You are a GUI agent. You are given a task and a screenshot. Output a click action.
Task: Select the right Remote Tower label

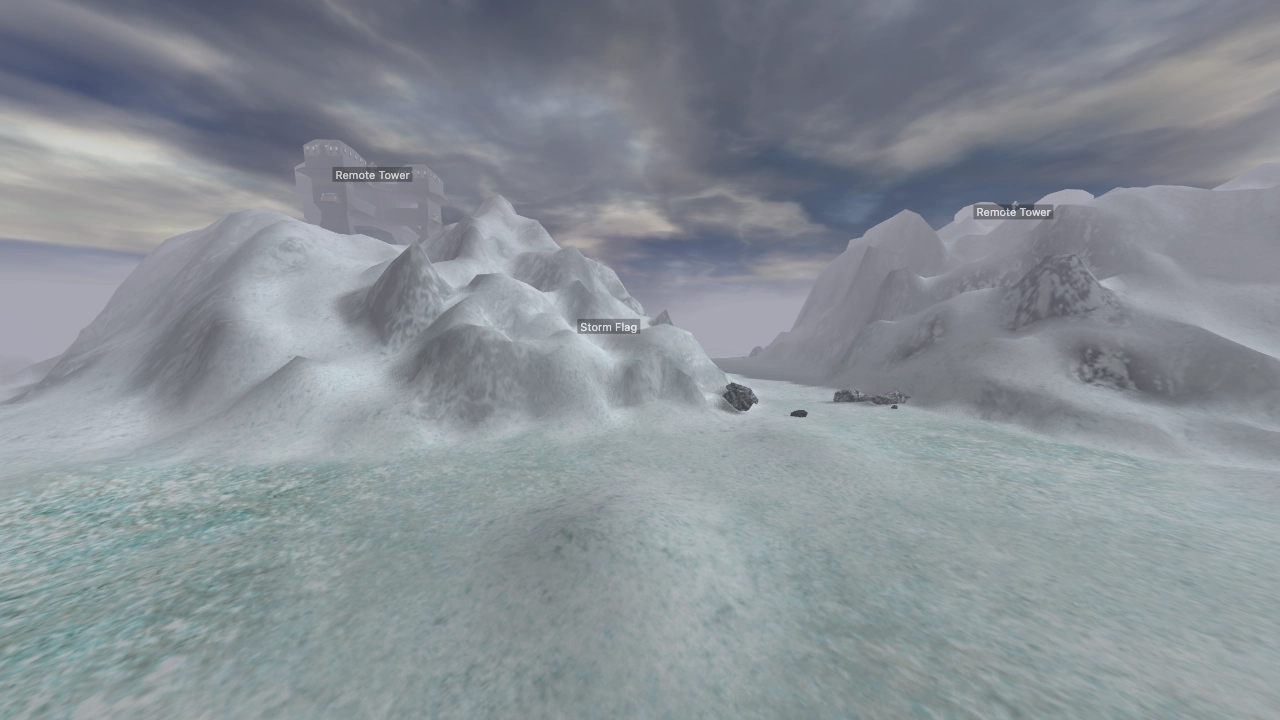[x=1013, y=212]
